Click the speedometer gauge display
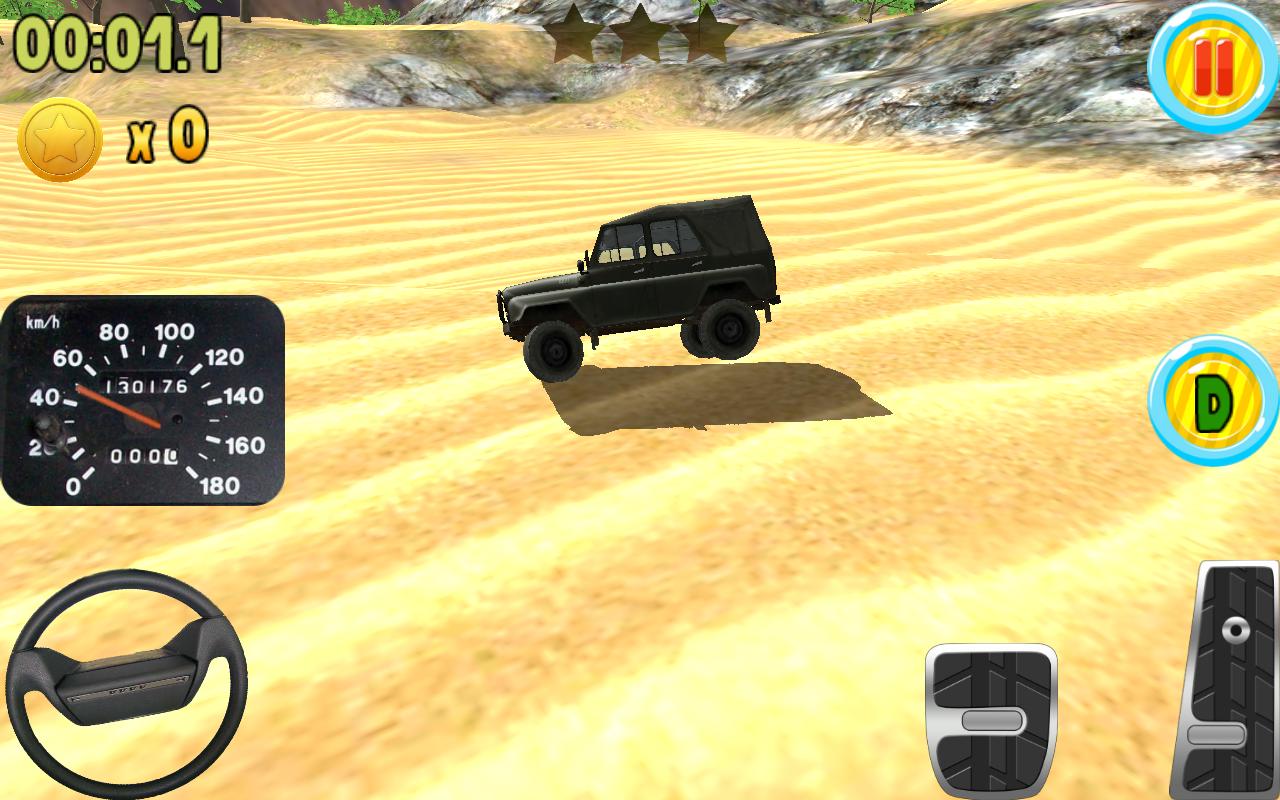This screenshot has height=800, width=1280. [145, 400]
